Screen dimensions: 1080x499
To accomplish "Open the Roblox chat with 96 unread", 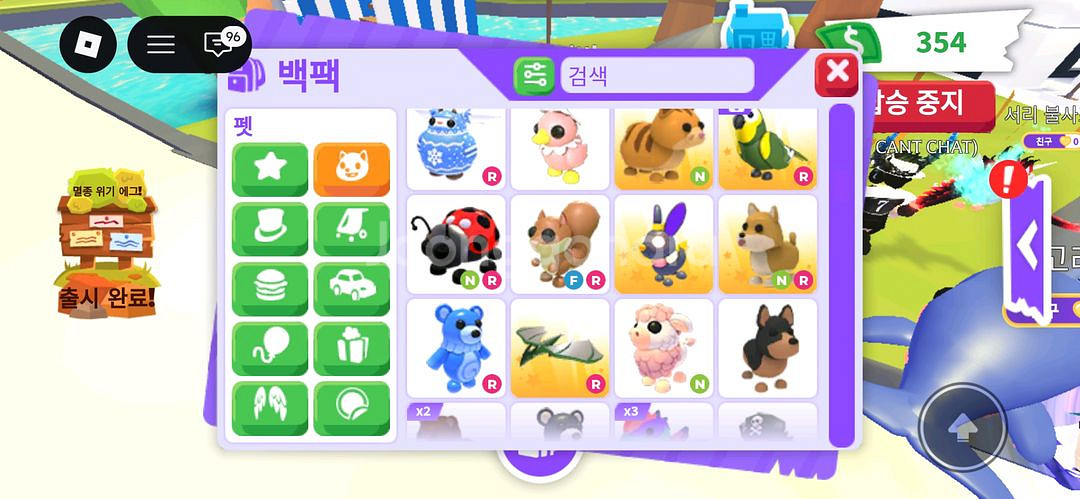I will (x=219, y=44).
